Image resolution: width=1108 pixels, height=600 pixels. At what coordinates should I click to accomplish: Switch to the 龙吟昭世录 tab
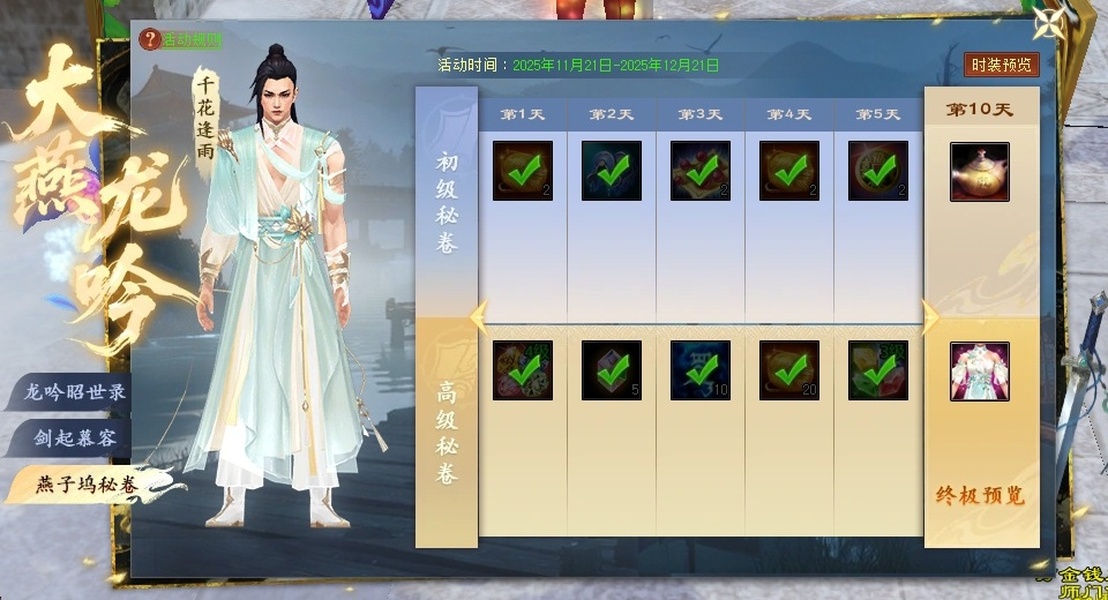[76, 392]
